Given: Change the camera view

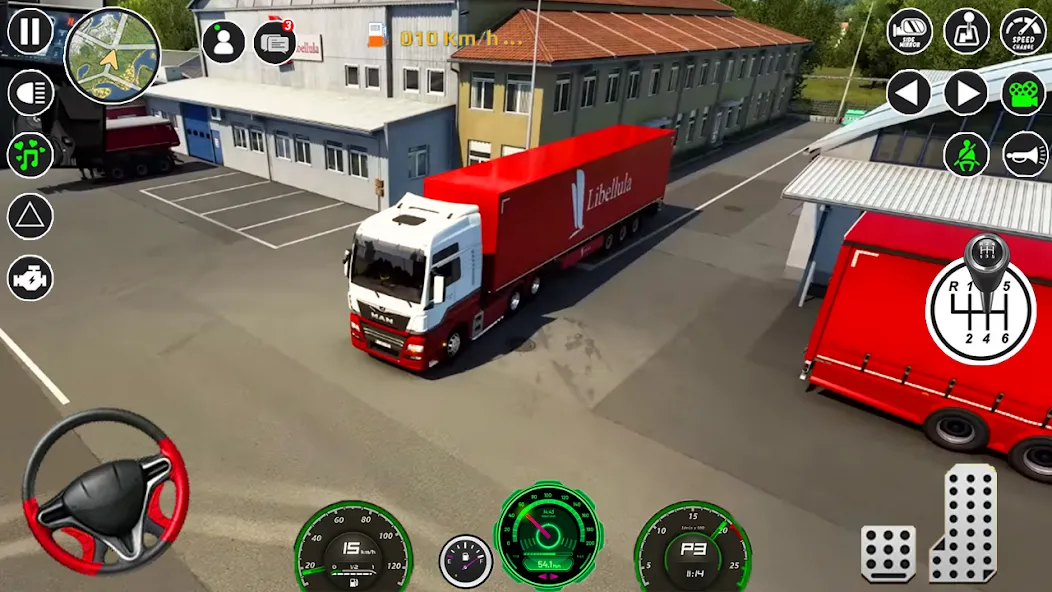Looking at the screenshot, I should [x=1024, y=93].
